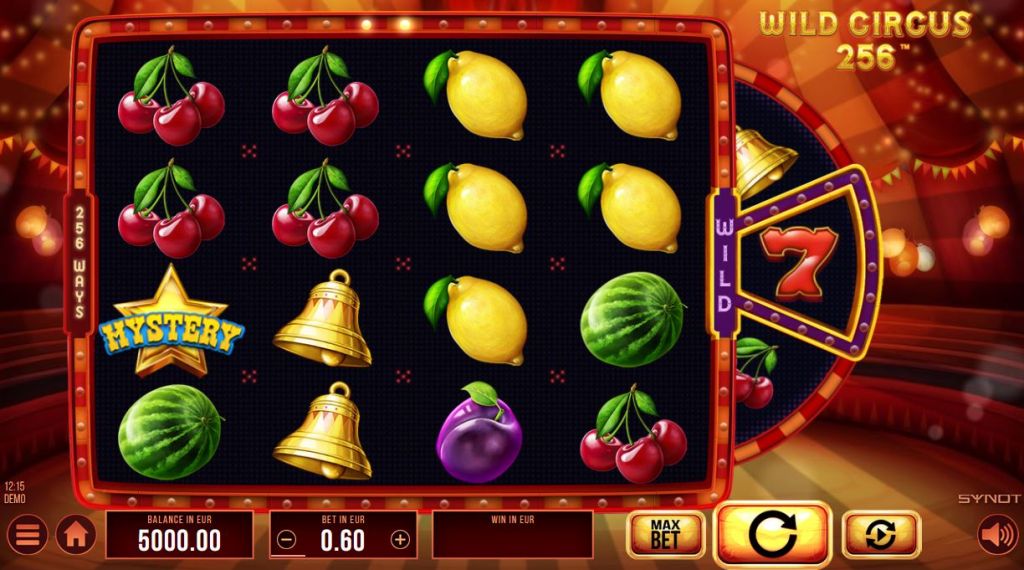
Task: Toggle the sound speaker
Action: [x=996, y=535]
